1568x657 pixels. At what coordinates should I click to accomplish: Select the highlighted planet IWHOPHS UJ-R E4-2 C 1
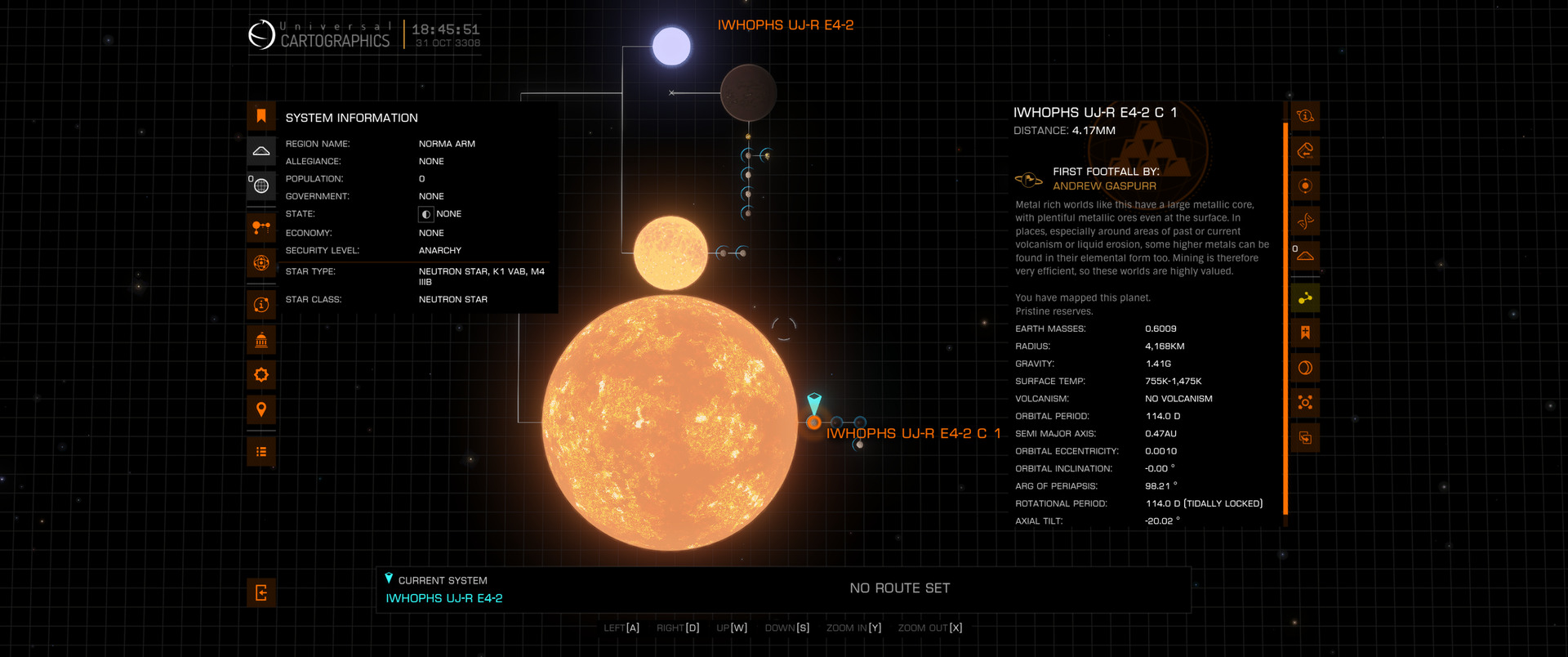813,422
